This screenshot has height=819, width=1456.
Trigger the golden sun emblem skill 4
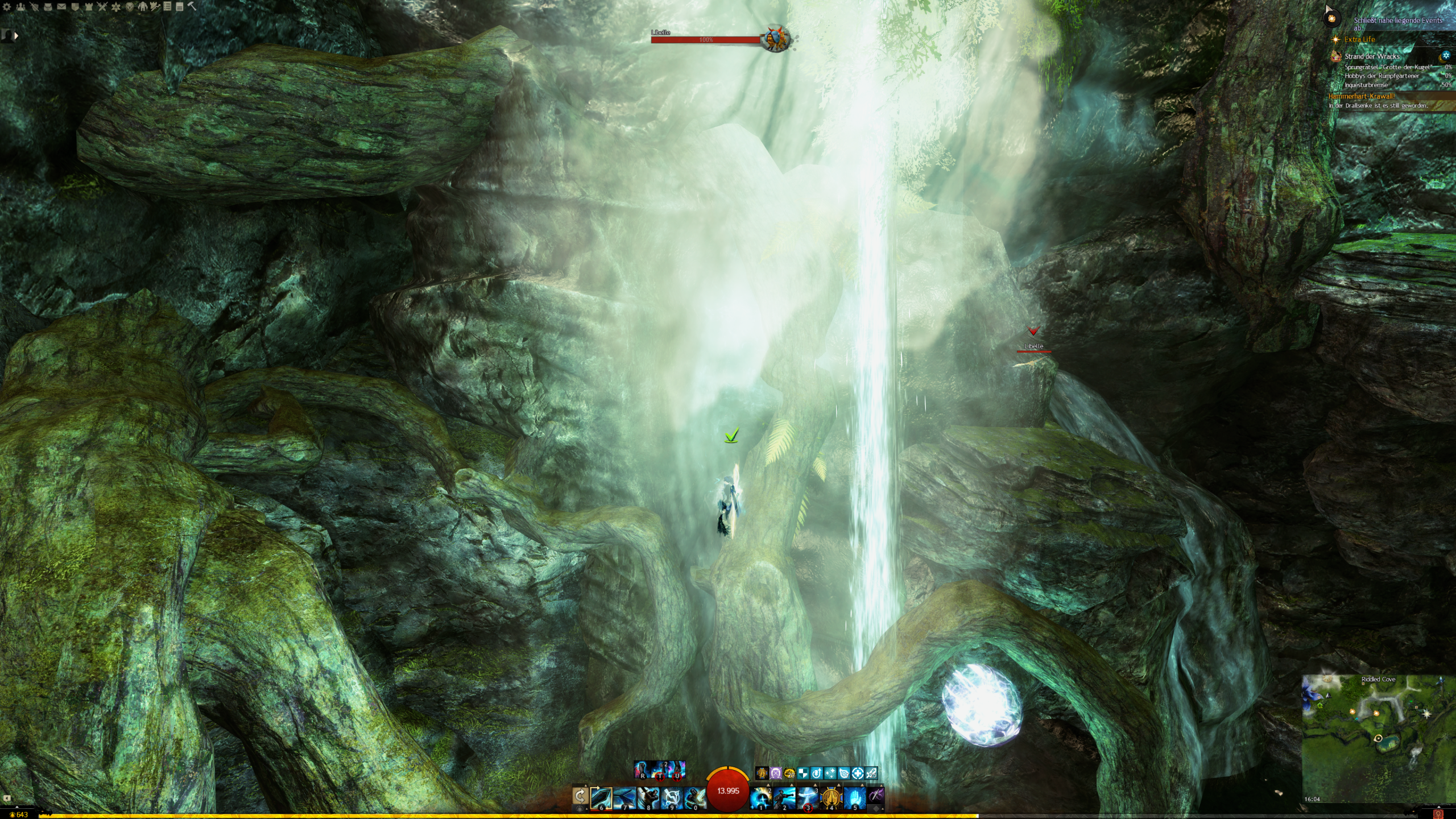pyautogui.click(x=832, y=797)
